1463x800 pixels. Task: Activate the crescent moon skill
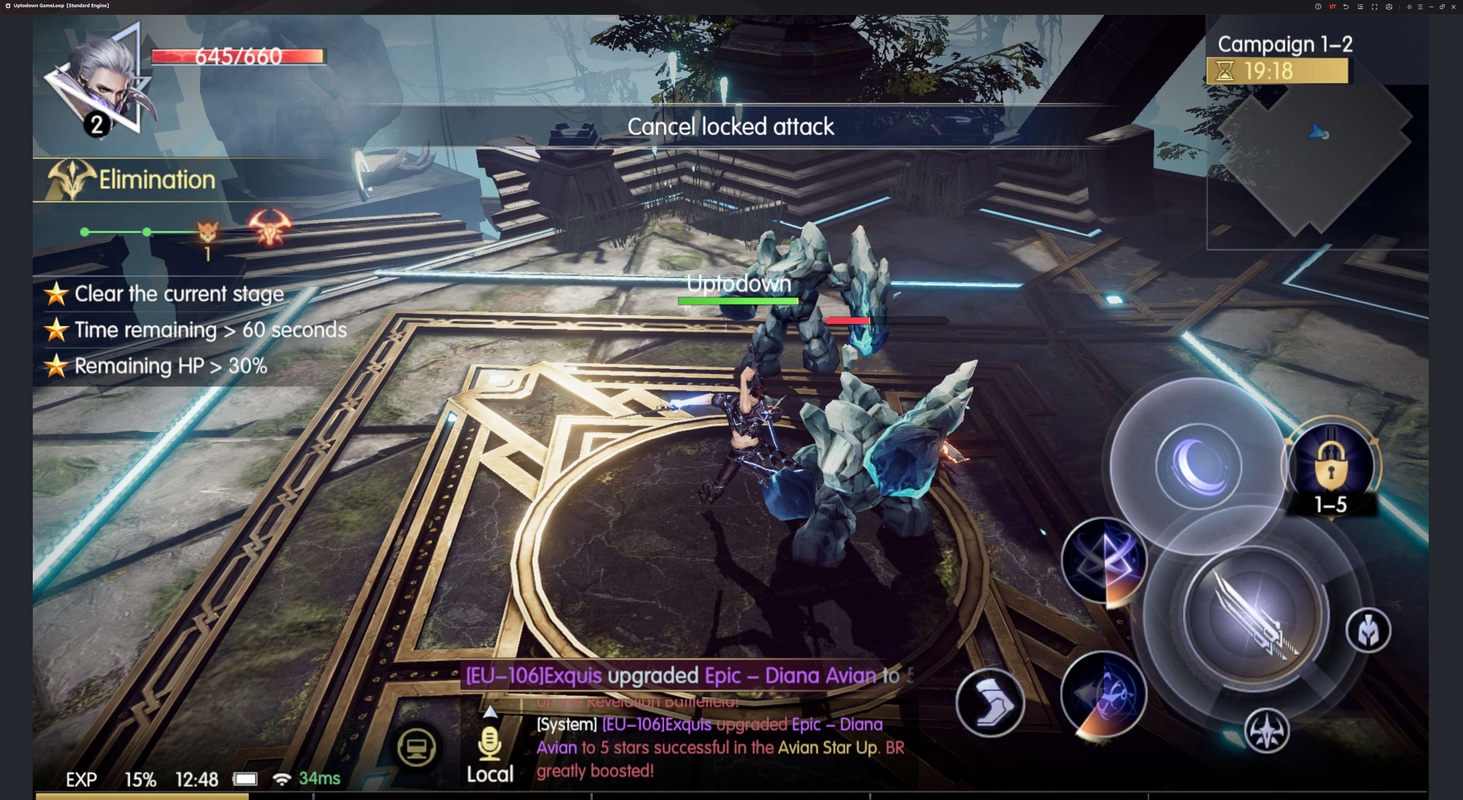click(x=1198, y=466)
